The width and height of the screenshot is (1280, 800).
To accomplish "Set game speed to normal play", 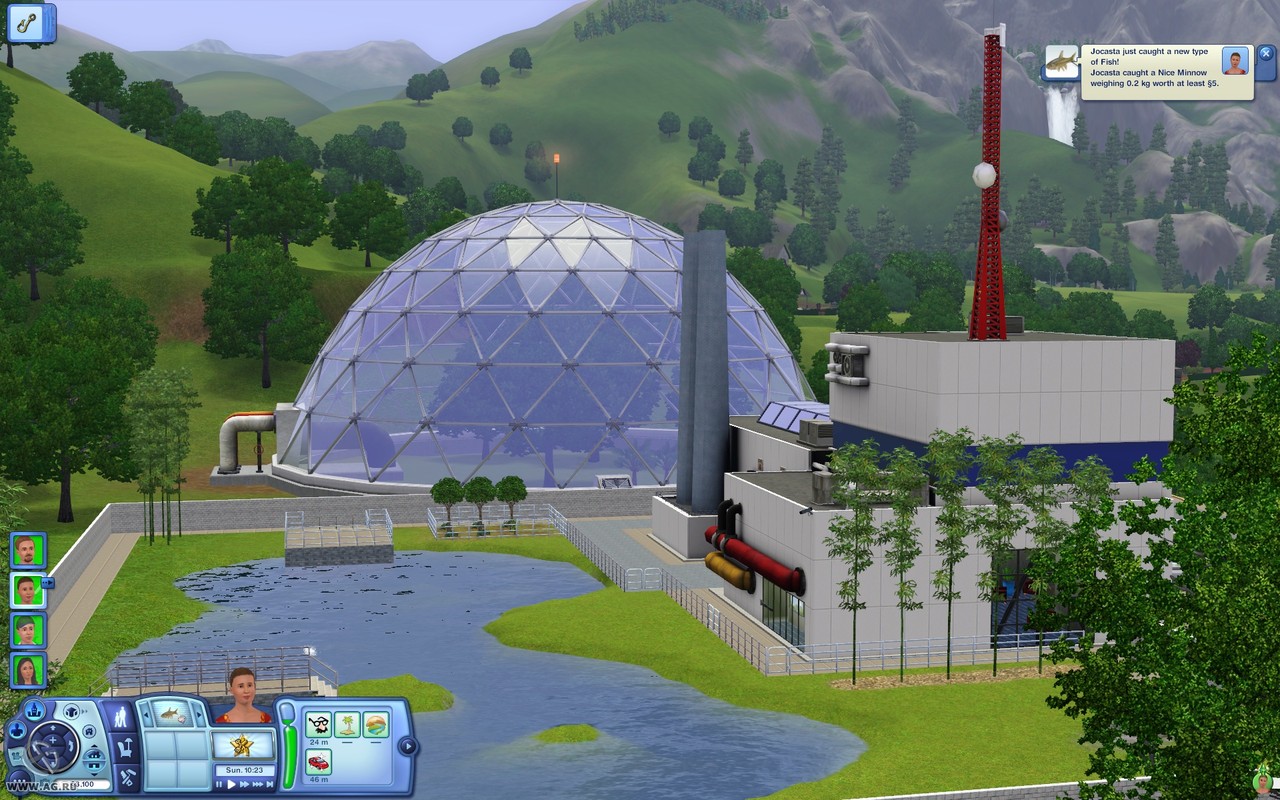I will 232,785.
